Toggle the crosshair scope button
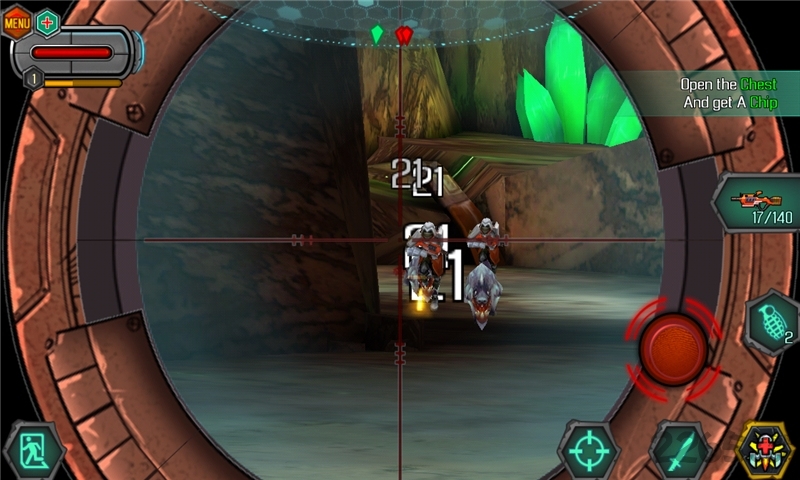 tap(589, 450)
